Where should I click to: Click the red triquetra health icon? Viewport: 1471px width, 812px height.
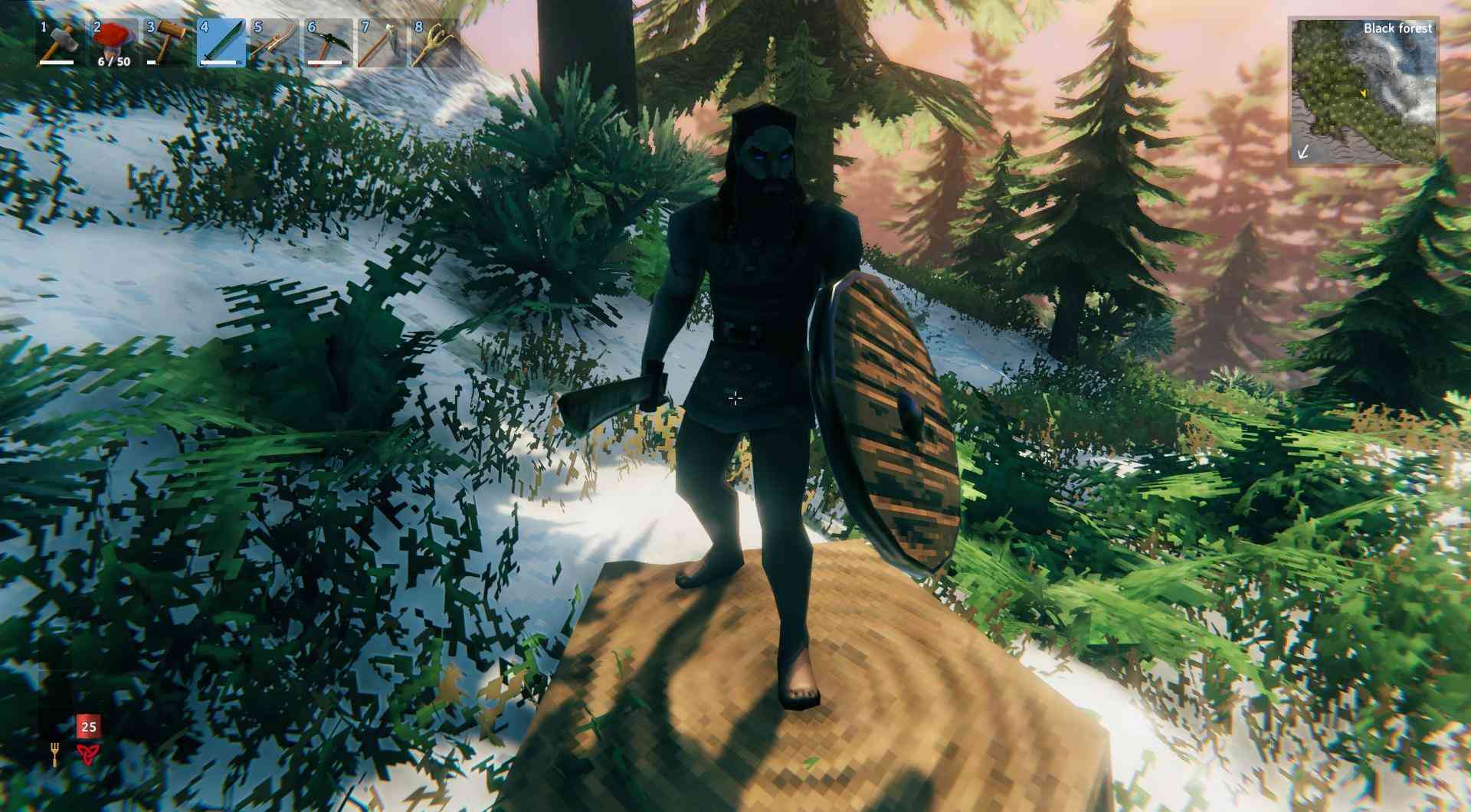tap(88, 755)
